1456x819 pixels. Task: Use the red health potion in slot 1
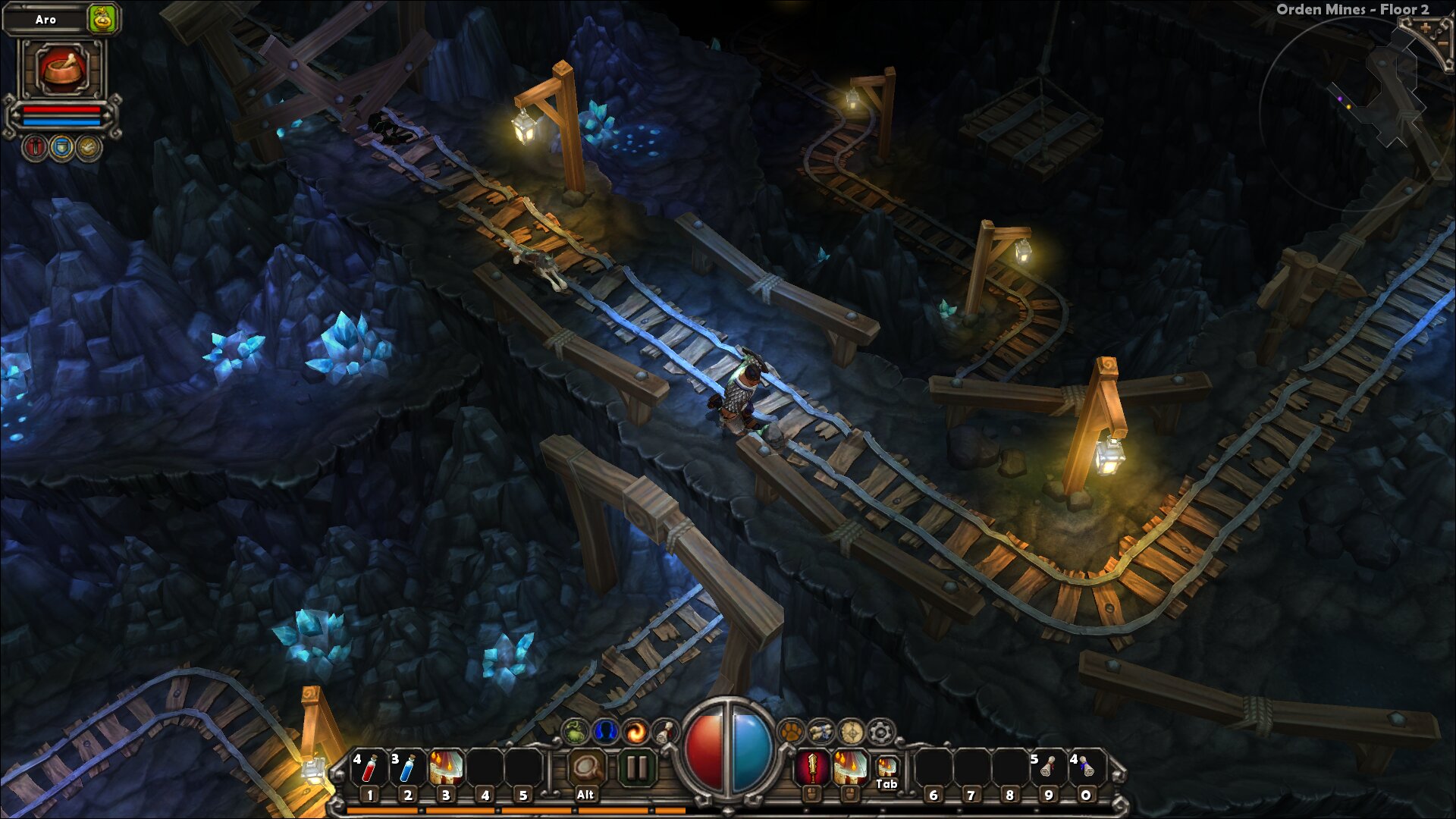click(x=369, y=768)
